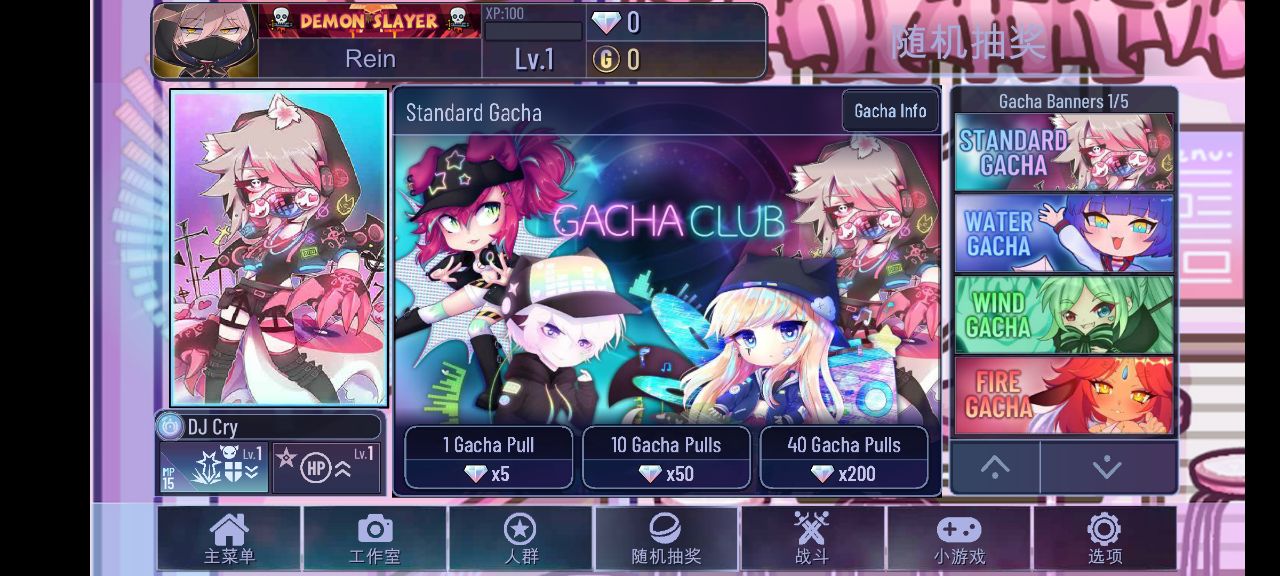Screen dimensions: 1280x576
Task: Open the 小游戏 mini games
Action: (x=959, y=539)
